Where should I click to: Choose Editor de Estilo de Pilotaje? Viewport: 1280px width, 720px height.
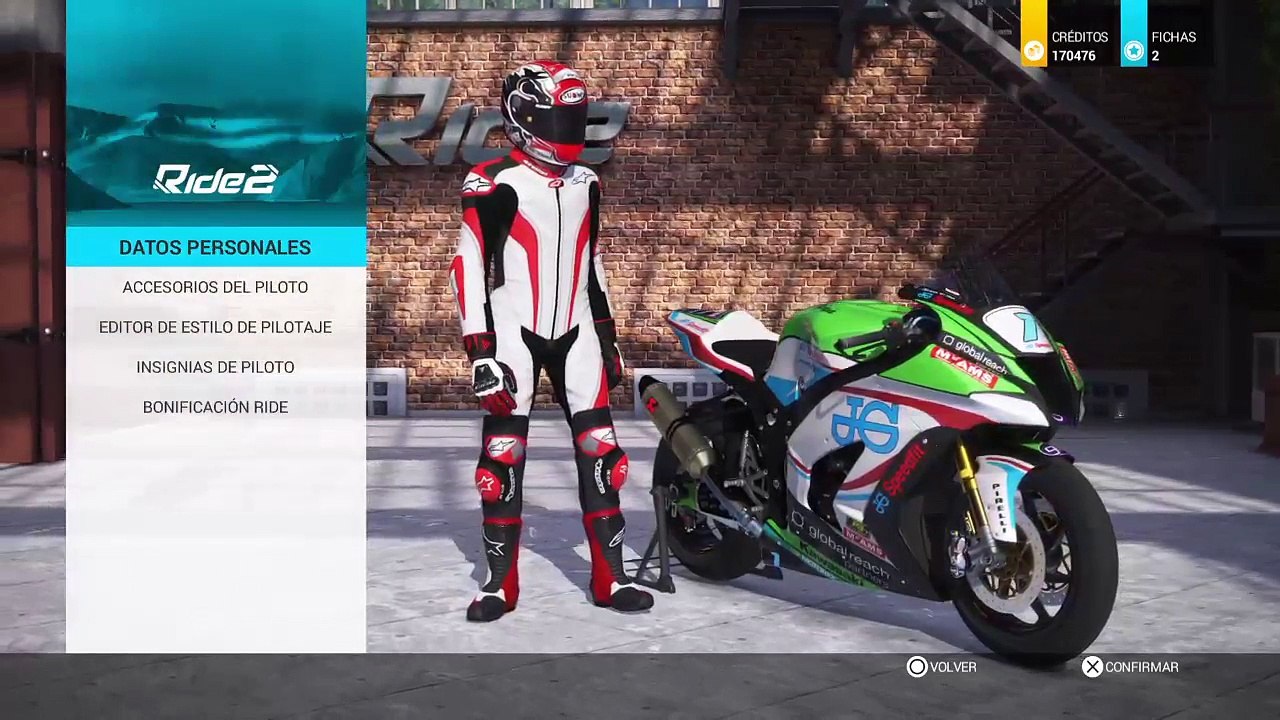click(x=215, y=327)
